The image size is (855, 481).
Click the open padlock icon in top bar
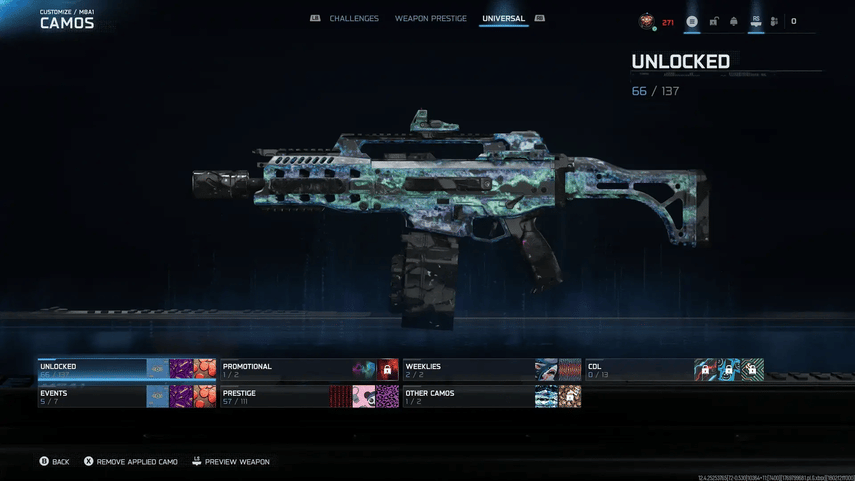click(714, 21)
